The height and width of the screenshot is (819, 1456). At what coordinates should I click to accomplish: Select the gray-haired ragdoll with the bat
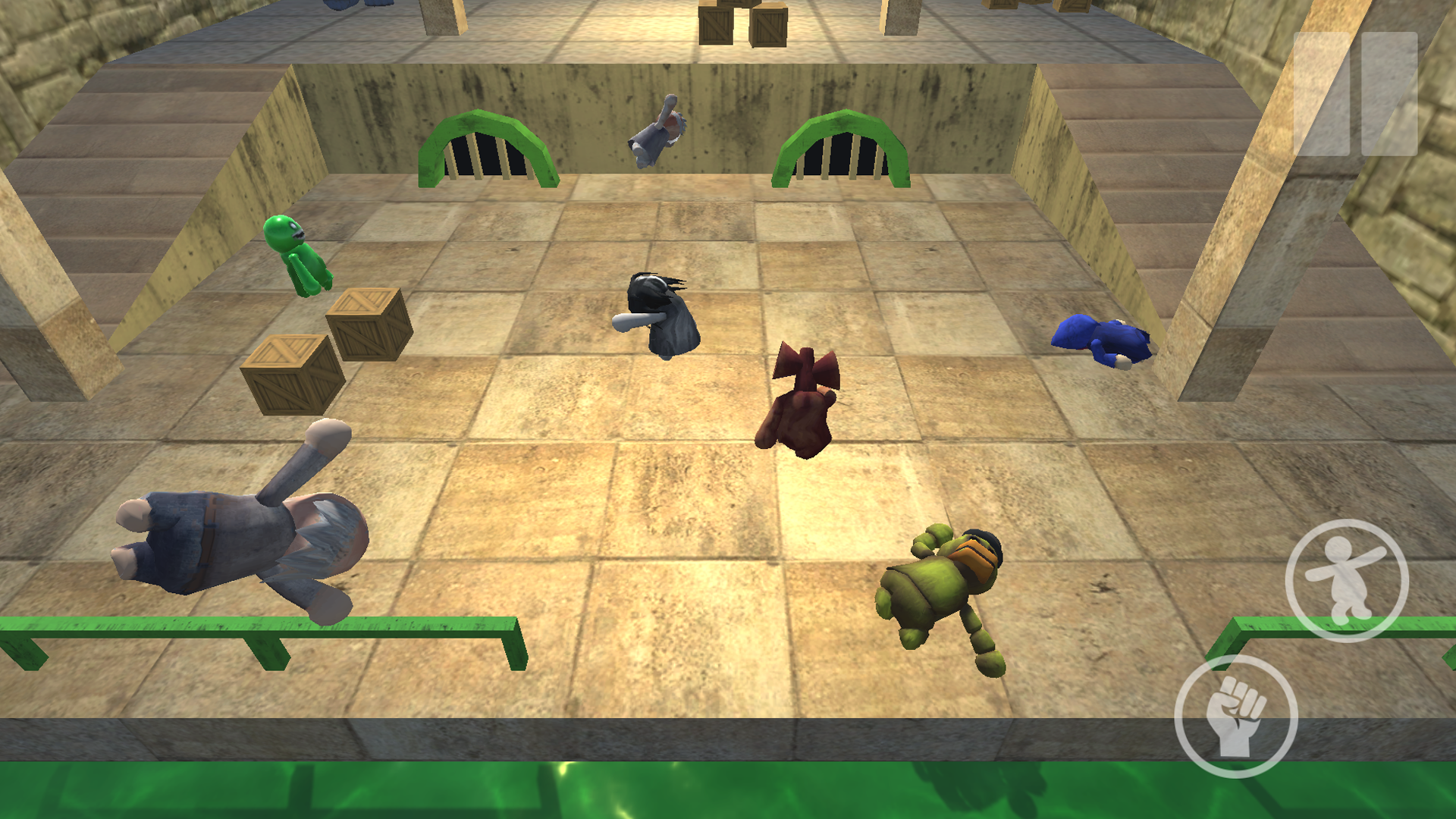[x=660, y=311]
